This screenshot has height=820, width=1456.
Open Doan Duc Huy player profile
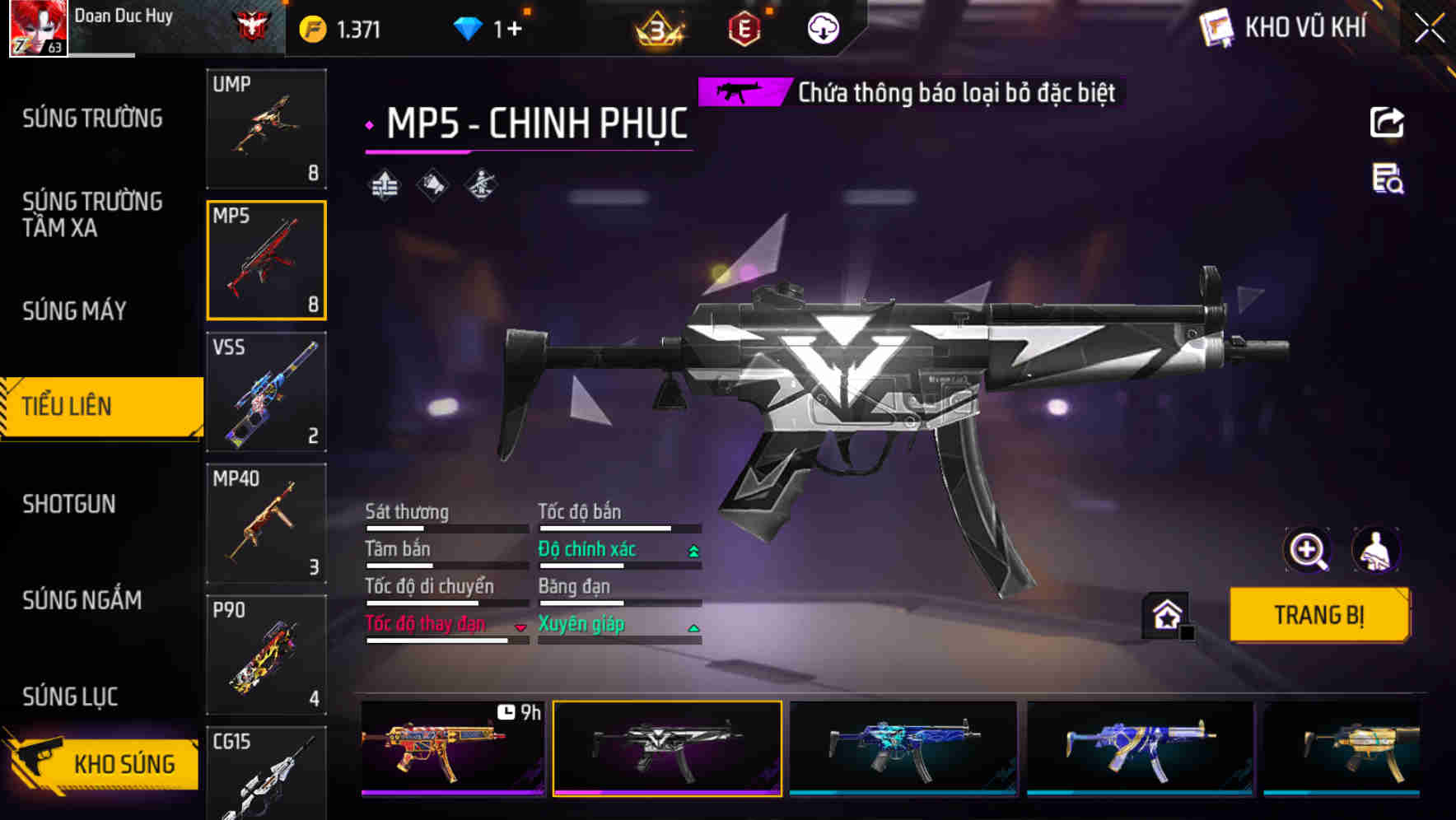[x=39, y=28]
